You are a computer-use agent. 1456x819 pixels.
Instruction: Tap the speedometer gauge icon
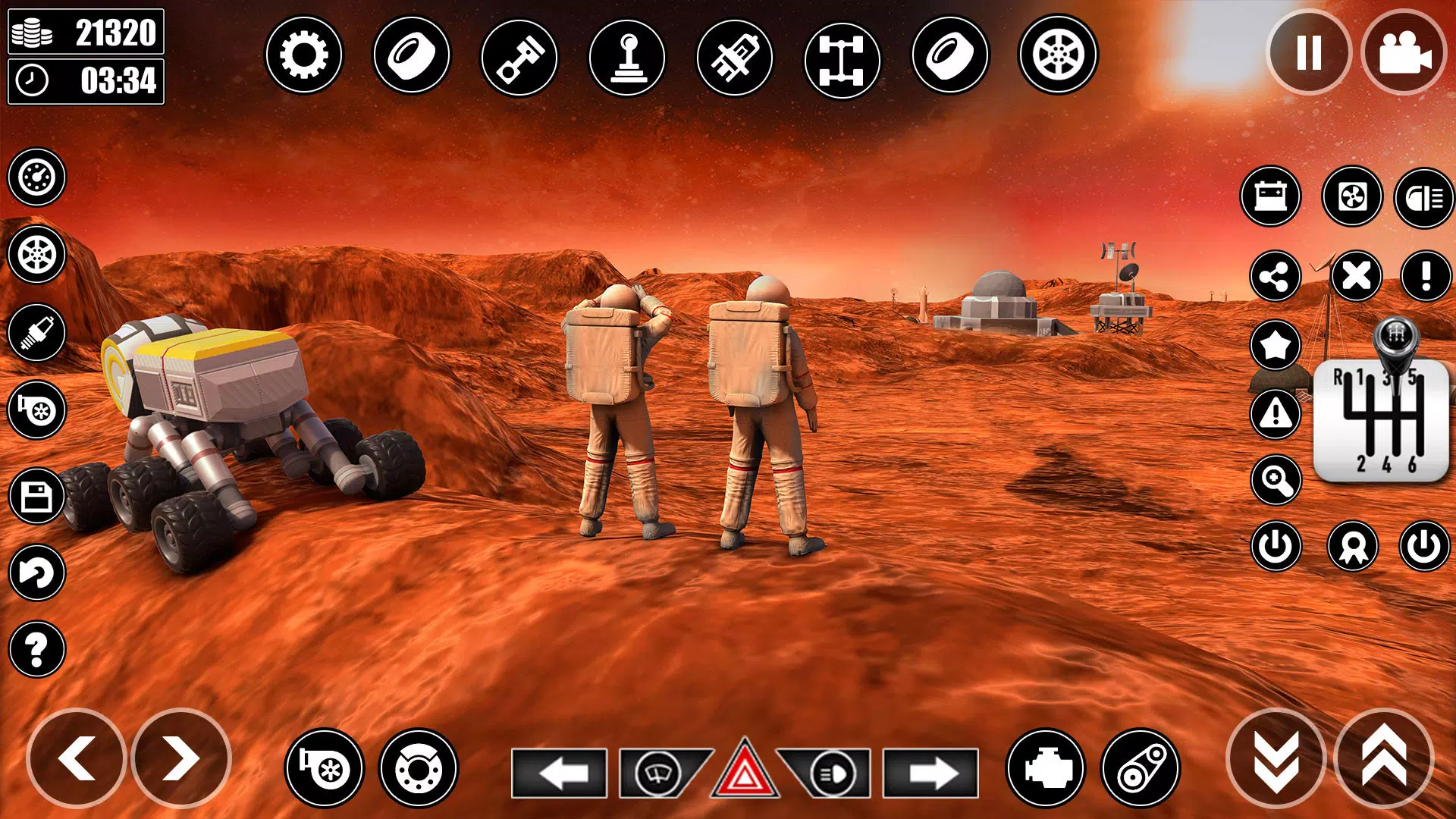point(36,177)
